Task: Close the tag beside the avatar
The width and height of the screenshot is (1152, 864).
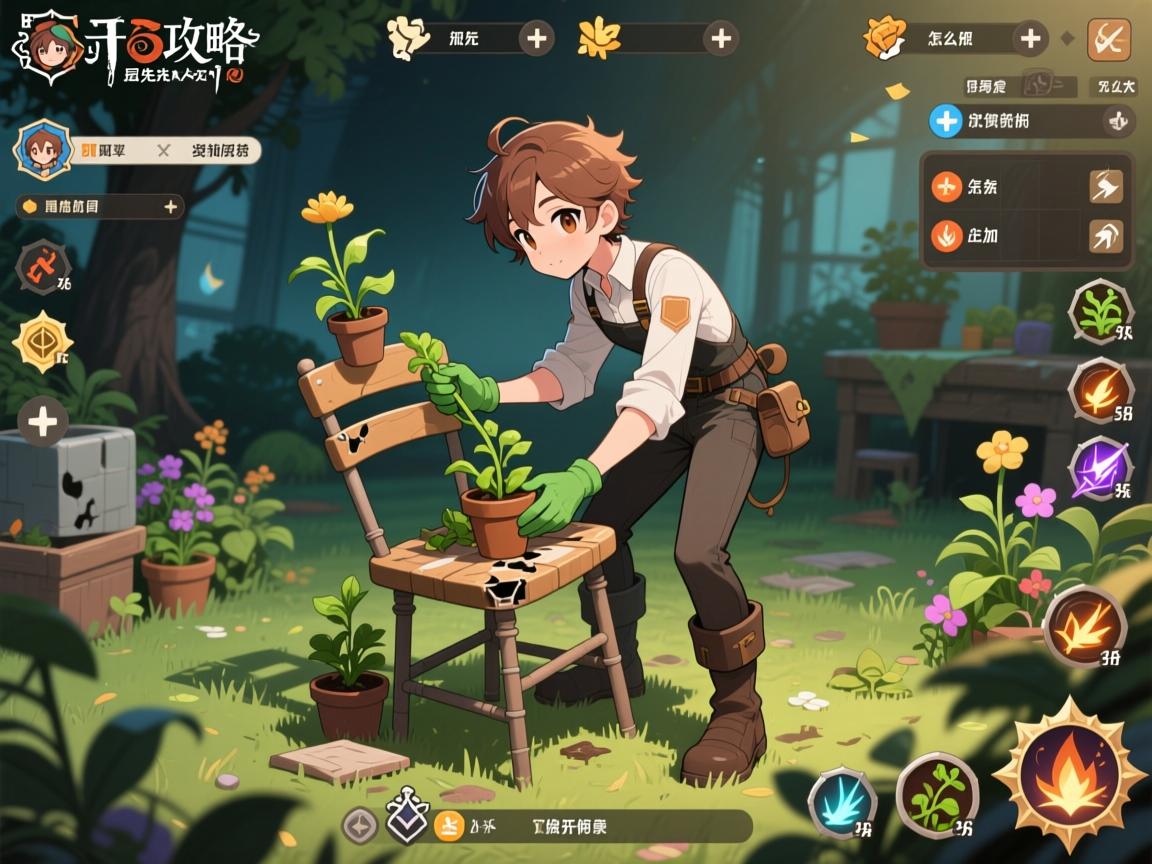Action: coord(163,151)
